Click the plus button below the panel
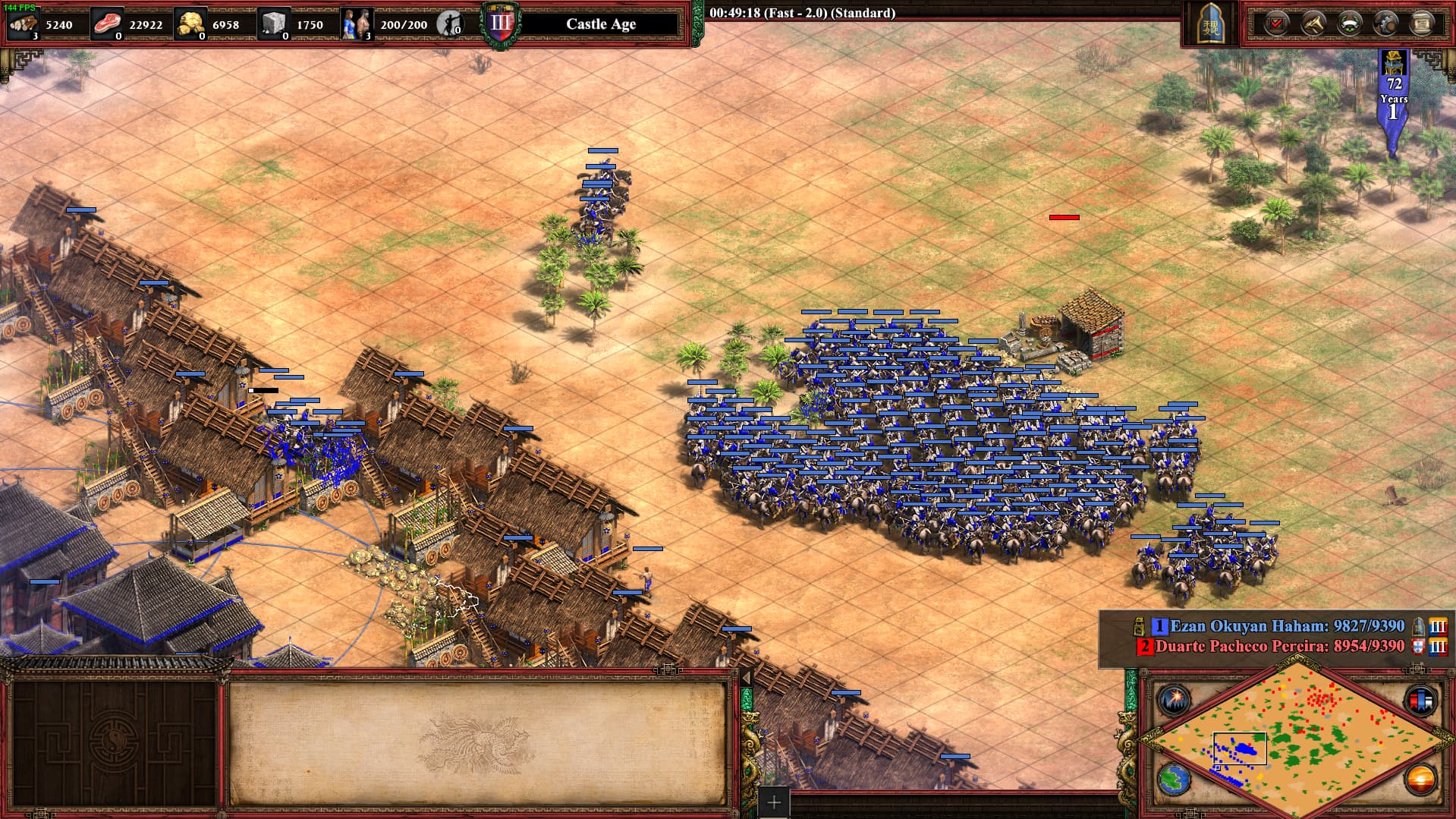Viewport: 1456px width, 819px height. [774, 802]
